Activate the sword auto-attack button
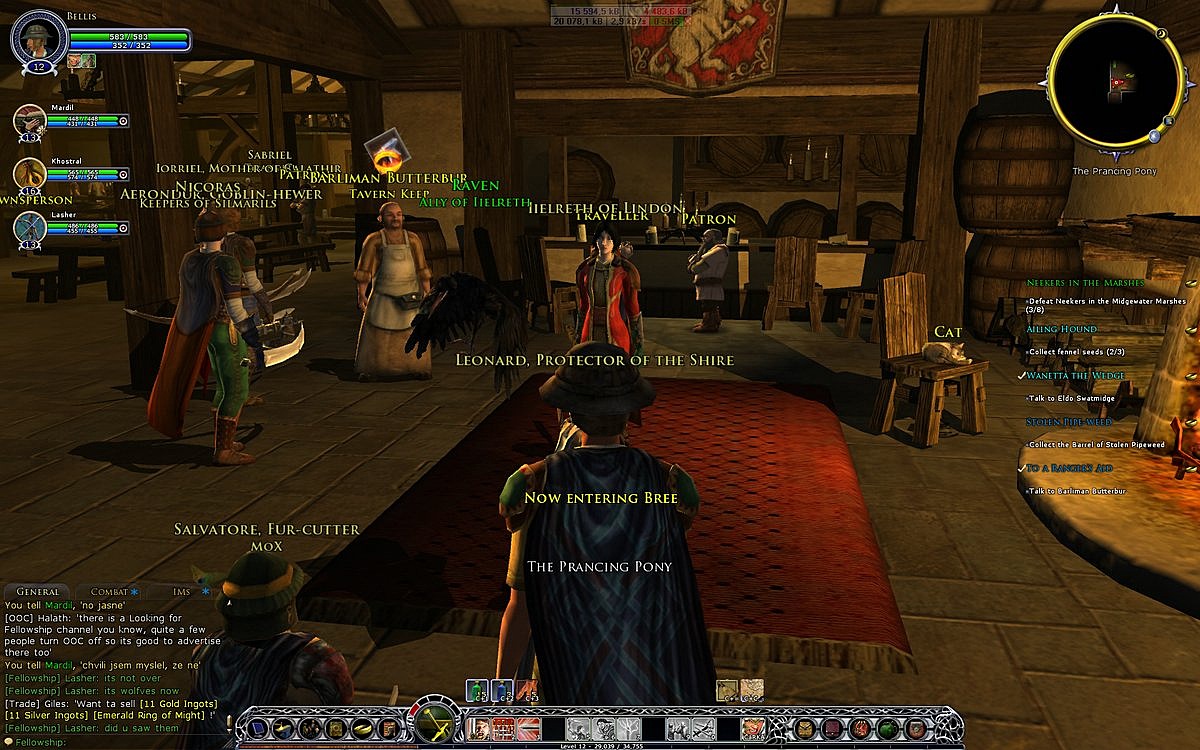The height and width of the screenshot is (750, 1200). (x=434, y=722)
